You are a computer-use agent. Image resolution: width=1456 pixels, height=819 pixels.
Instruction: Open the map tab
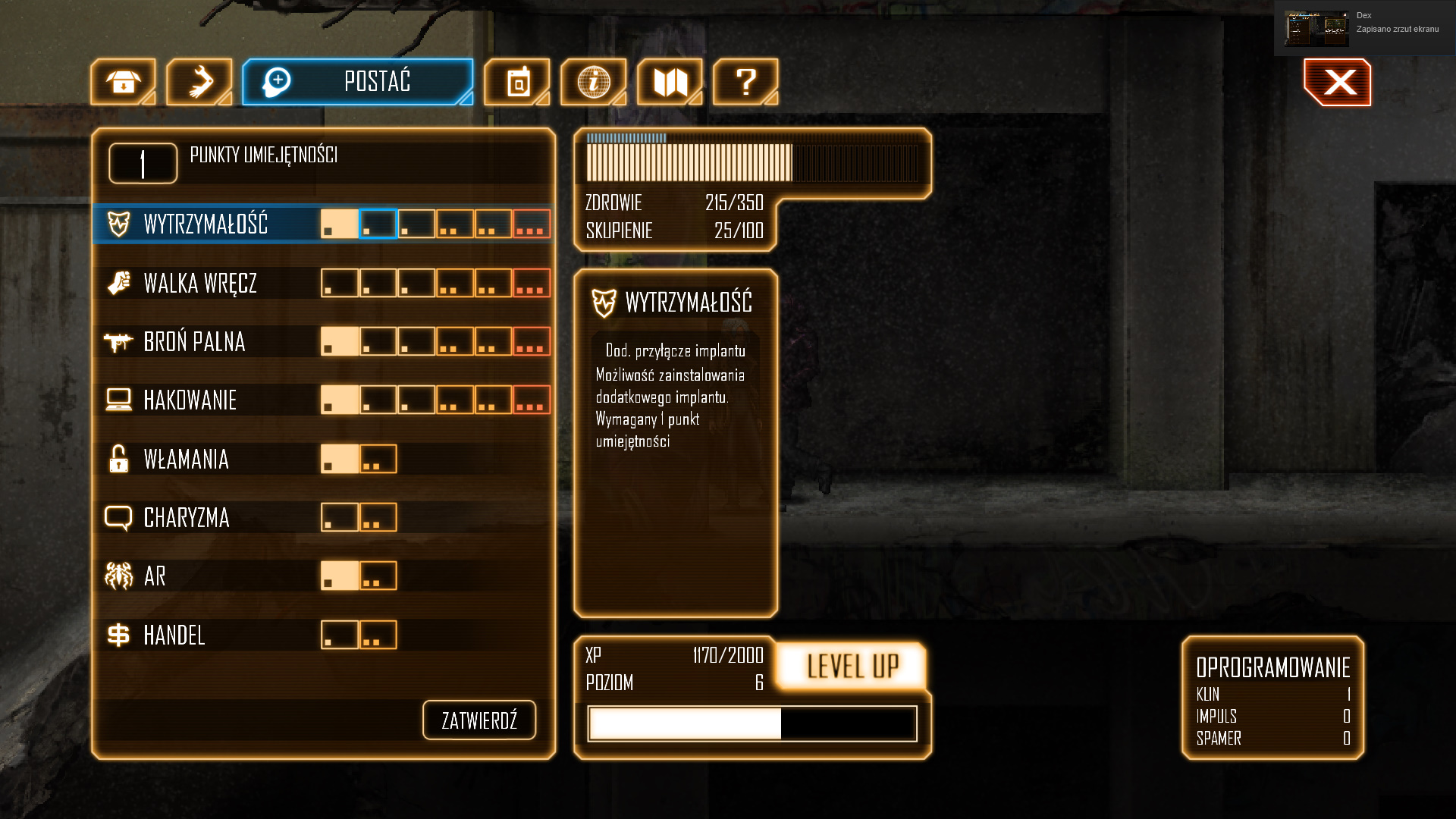(x=670, y=82)
